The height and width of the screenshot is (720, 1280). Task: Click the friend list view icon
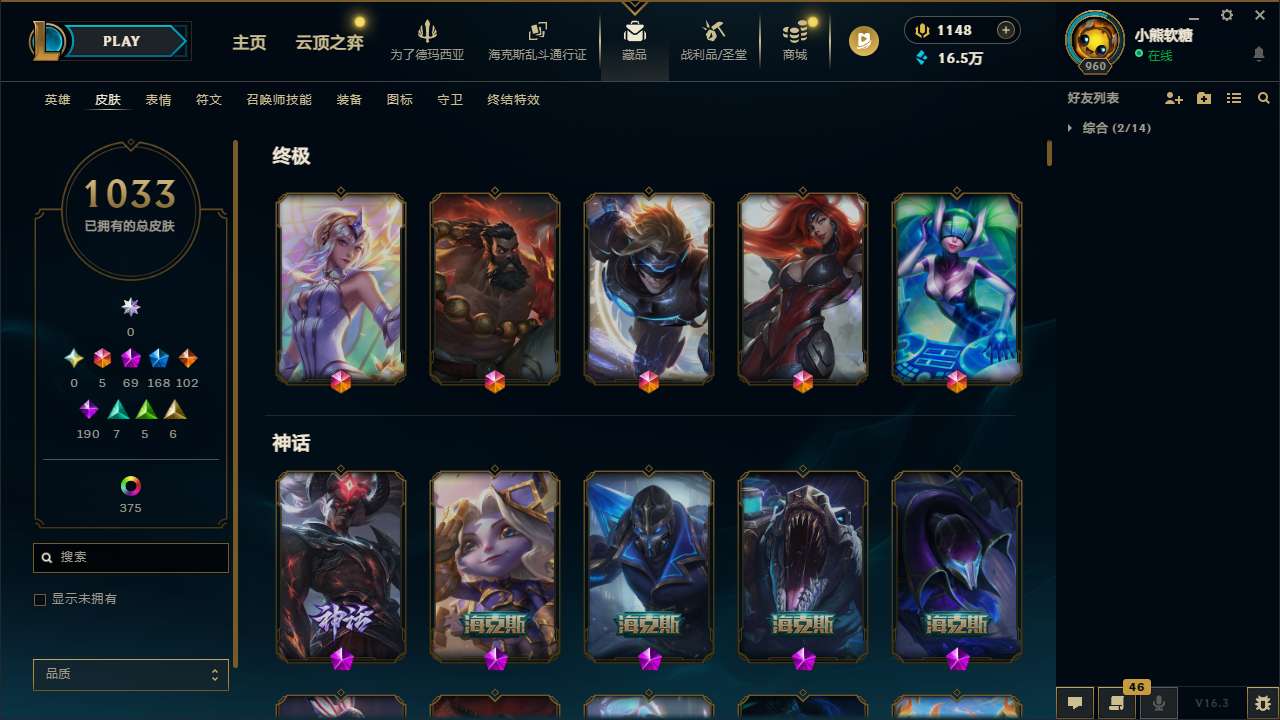tap(1234, 98)
